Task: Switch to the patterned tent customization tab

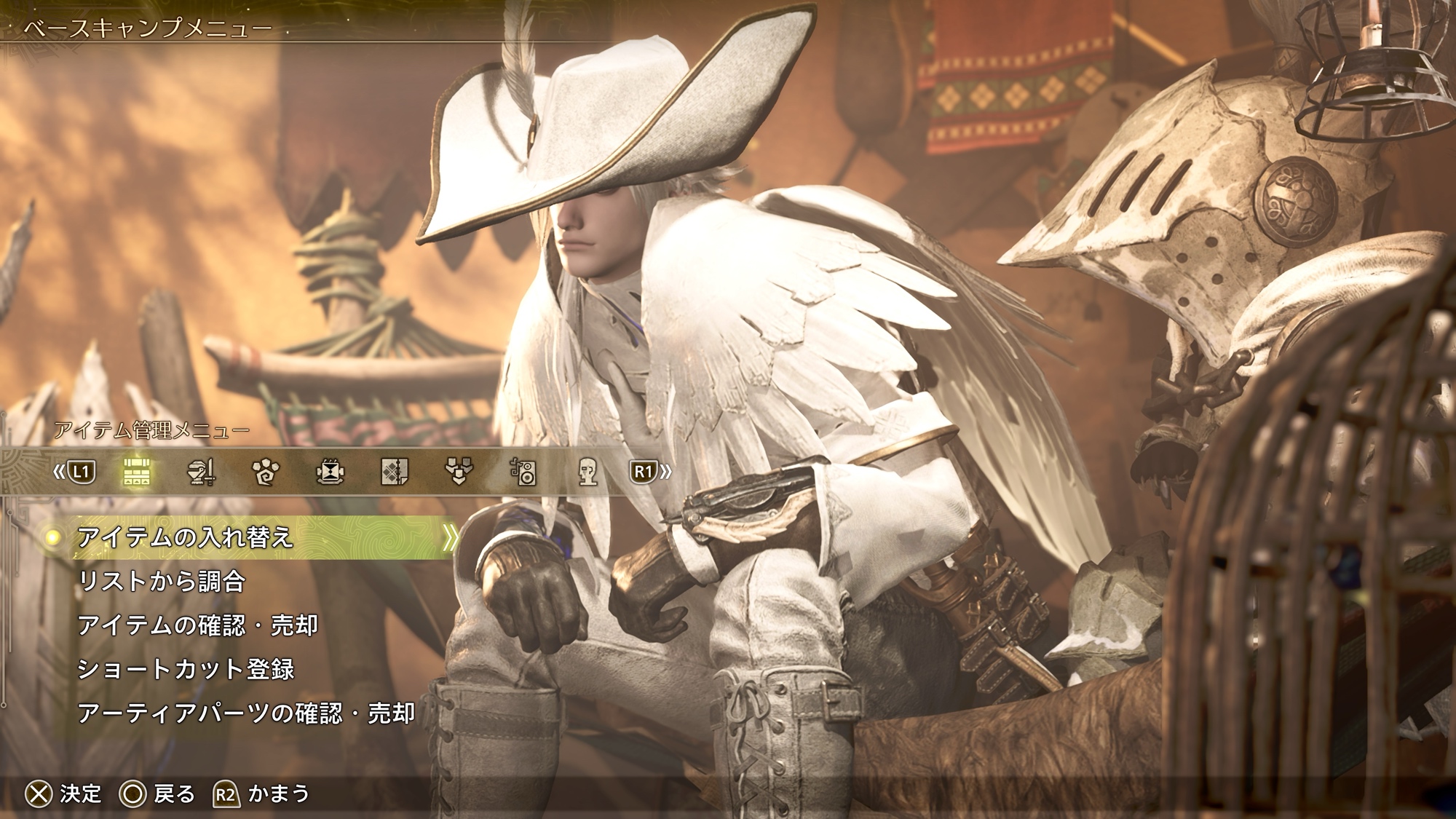Action: [x=395, y=472]
